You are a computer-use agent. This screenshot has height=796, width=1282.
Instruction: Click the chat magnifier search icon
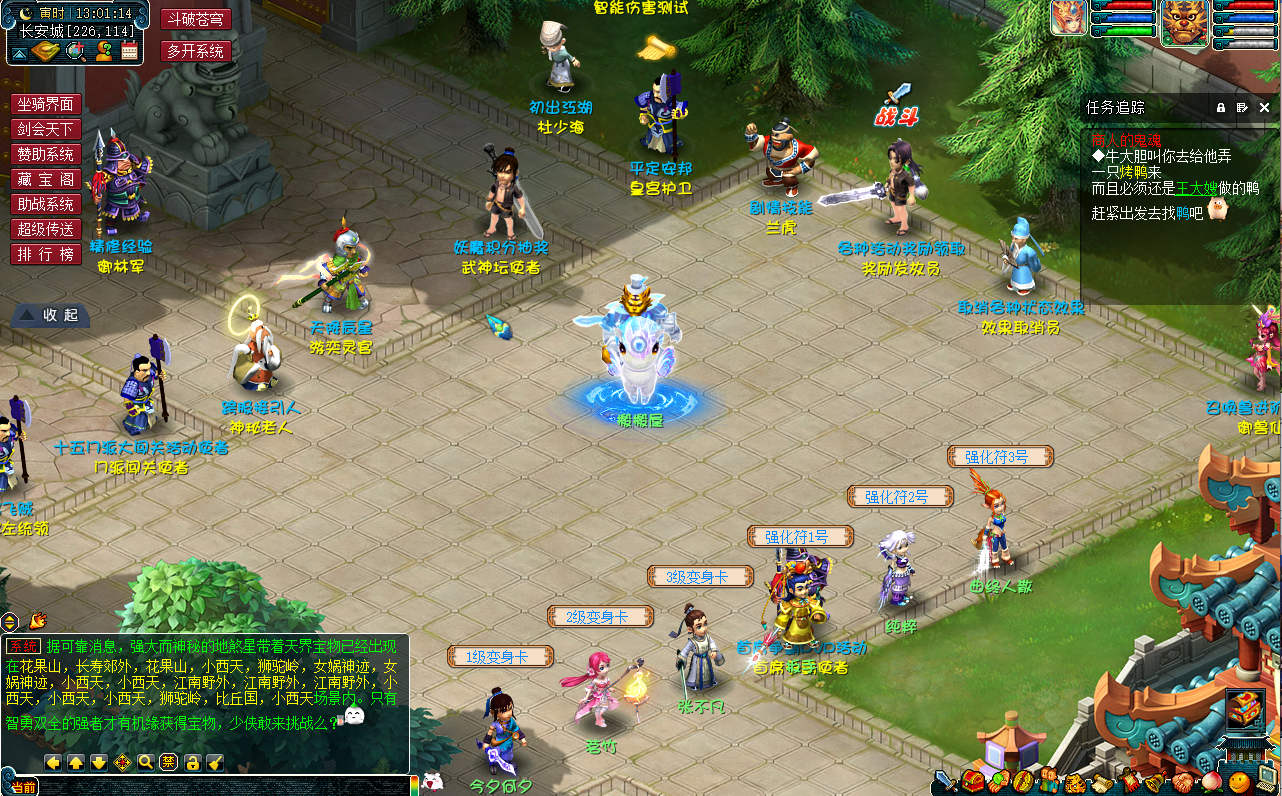146,763
